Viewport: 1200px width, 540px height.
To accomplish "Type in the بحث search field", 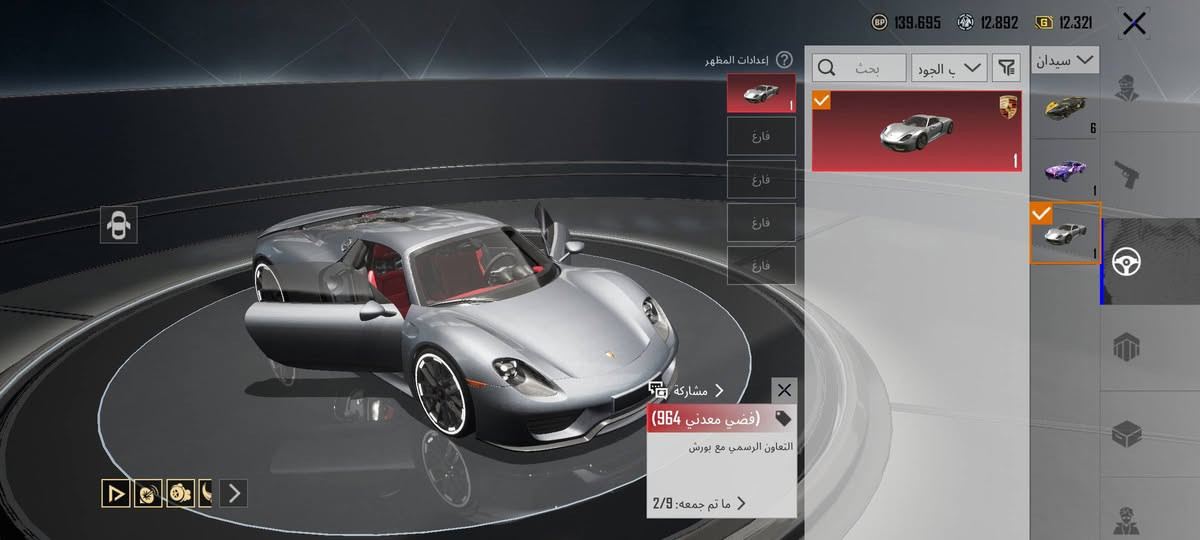I will [x=860, y=68].
